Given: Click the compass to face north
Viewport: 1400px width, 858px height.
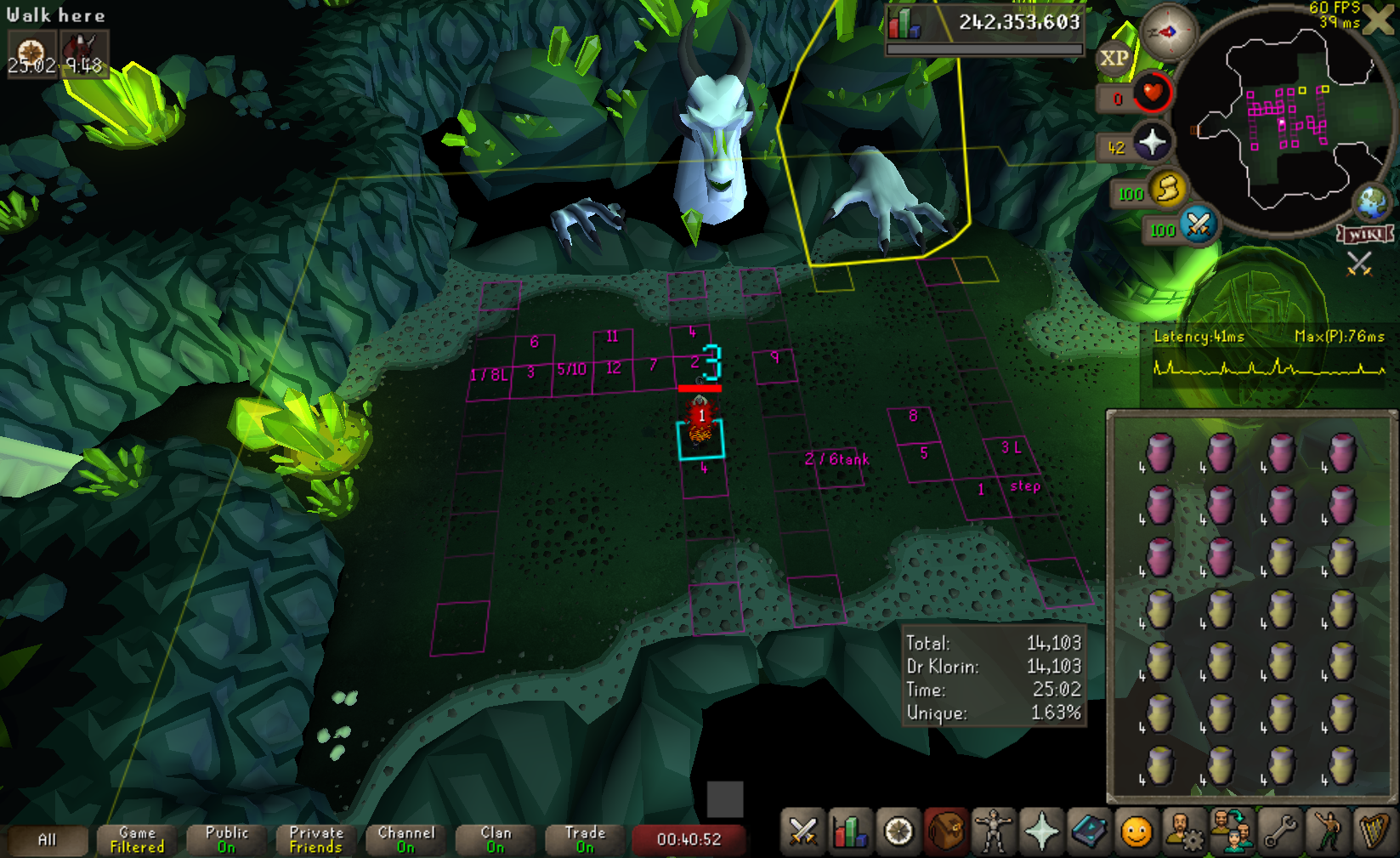Looking at the screenshot, I should pos(1168,32).
